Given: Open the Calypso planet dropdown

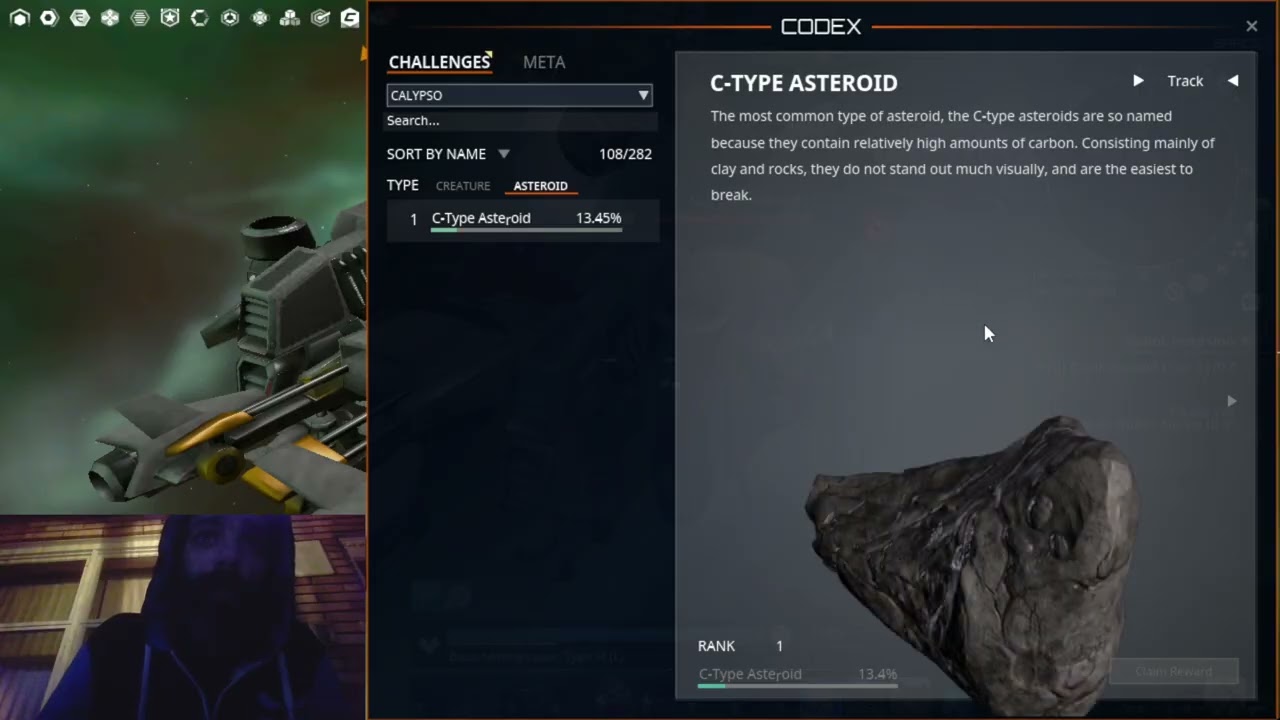Looking at the screenshot, I should [x=519, y=95].
